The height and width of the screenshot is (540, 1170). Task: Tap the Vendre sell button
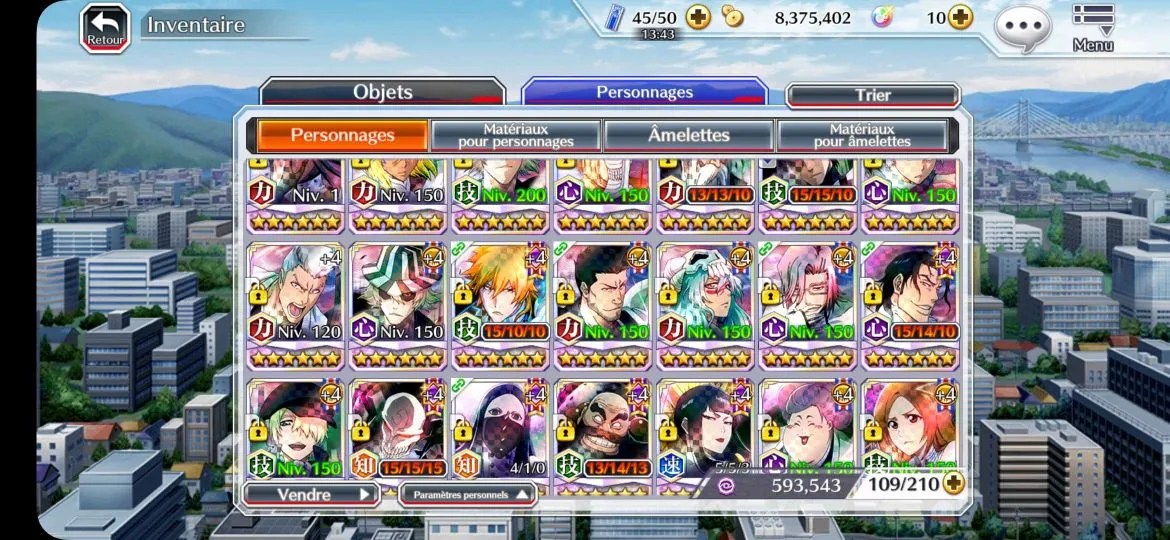(310, 493)
